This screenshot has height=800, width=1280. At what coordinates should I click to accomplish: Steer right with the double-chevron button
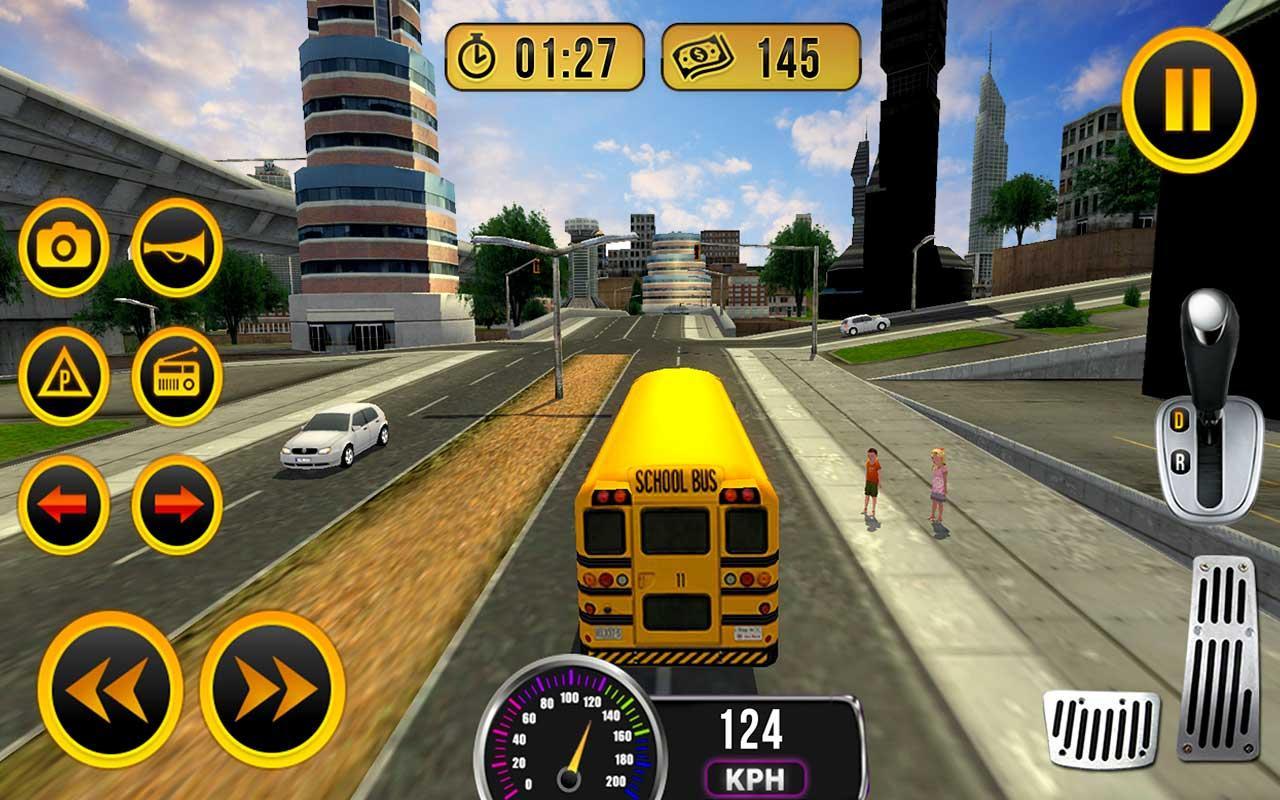pyautogui.click(x=272, y=688)
